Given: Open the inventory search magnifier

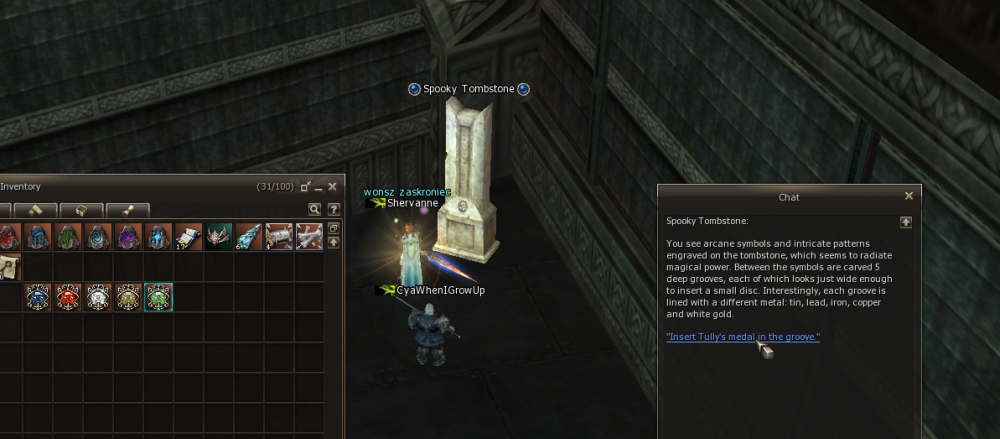Looking at the screenshot, I should click(x=314, y=209).
